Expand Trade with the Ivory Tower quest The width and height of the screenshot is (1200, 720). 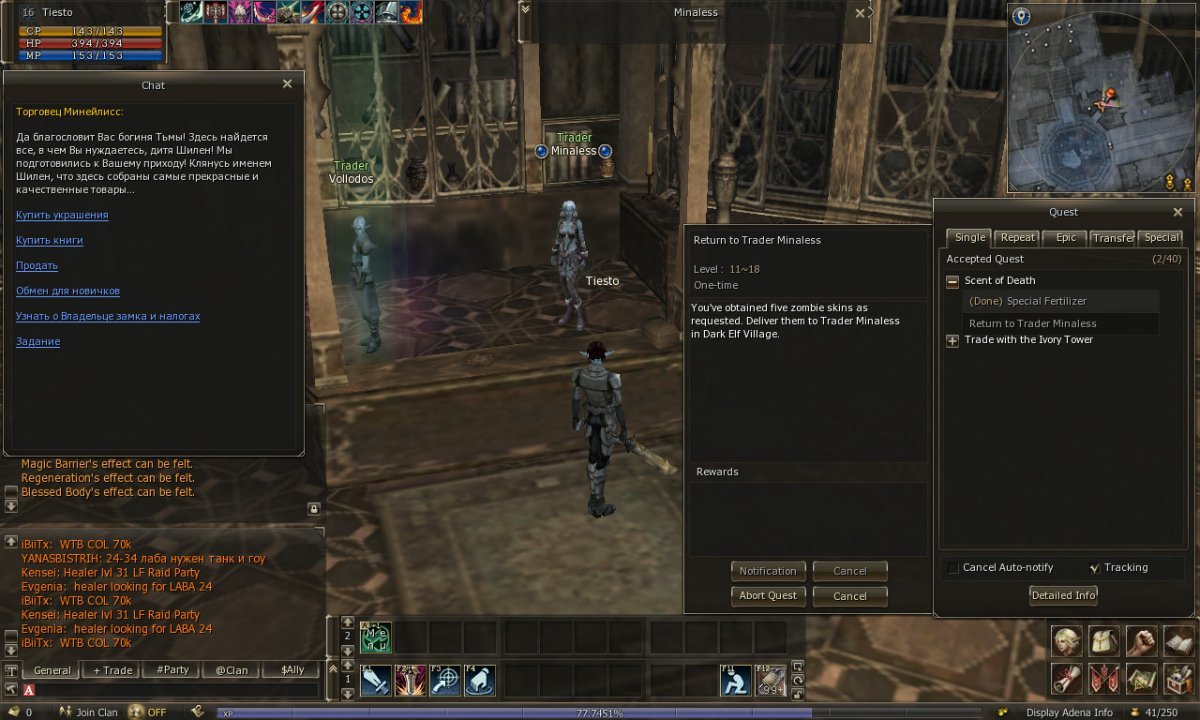953,340
